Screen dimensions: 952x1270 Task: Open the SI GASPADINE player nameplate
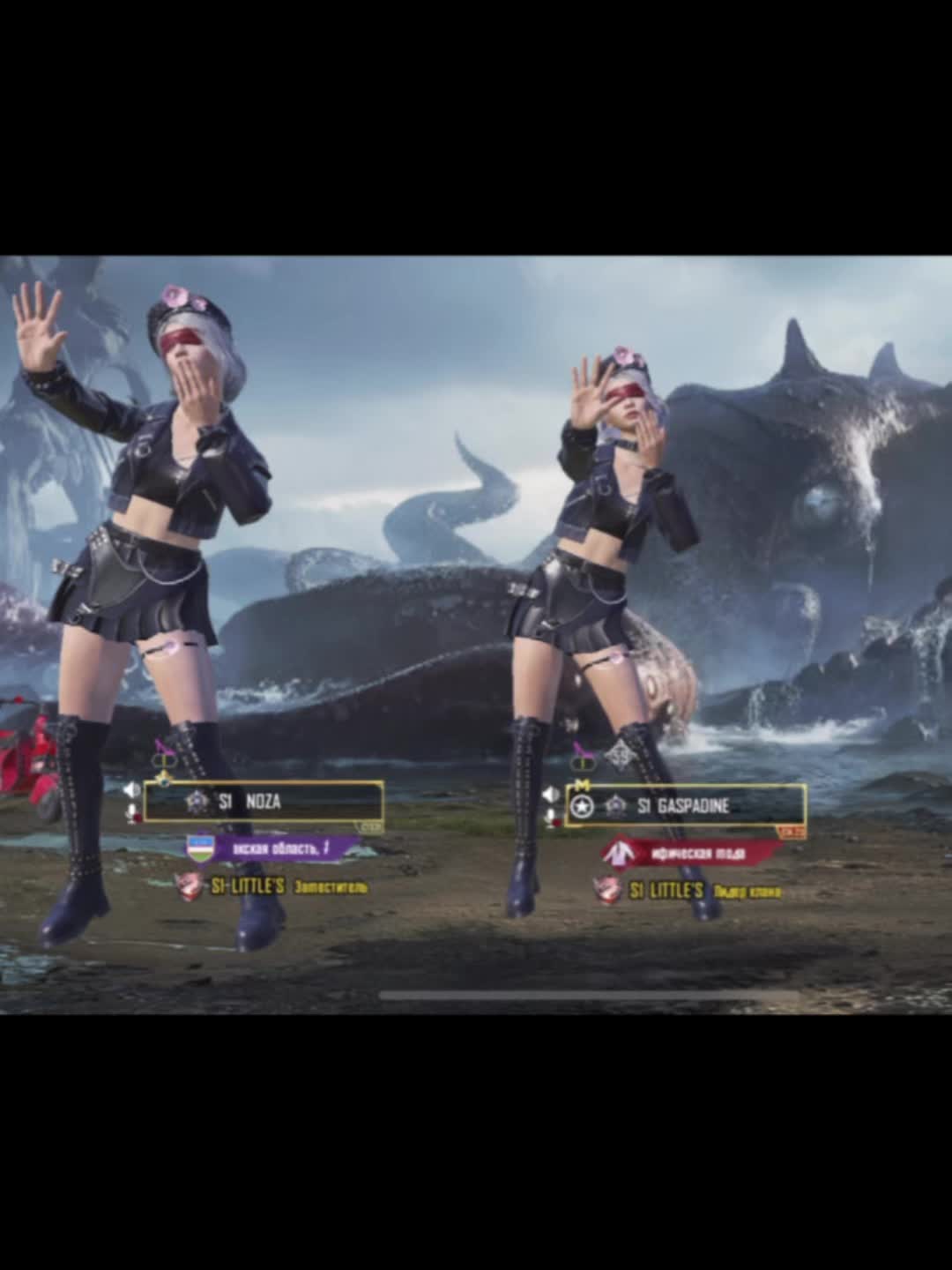tap(685, 805)
